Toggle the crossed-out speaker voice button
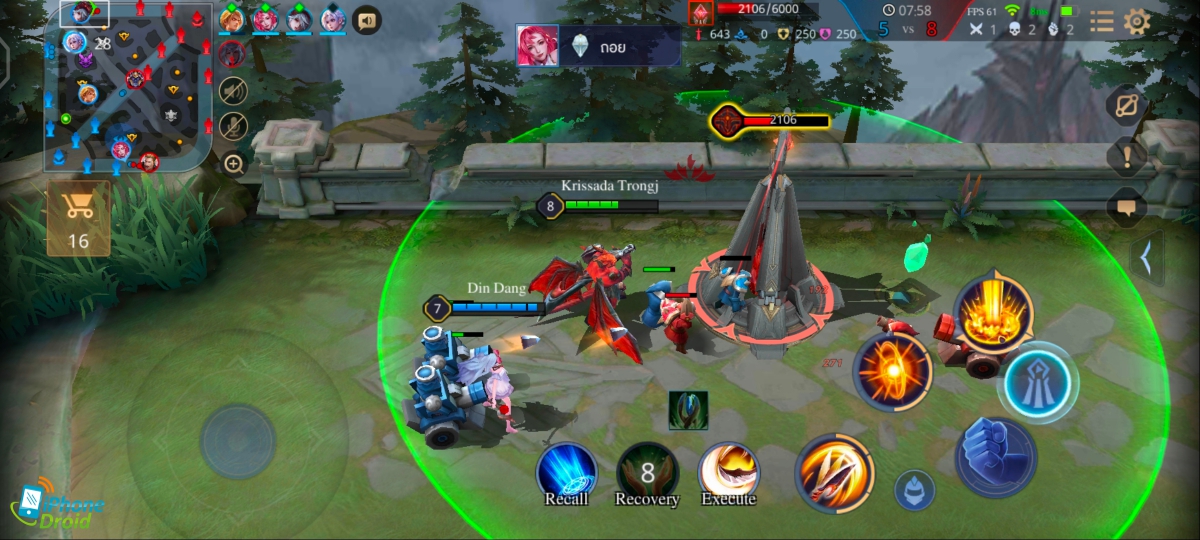 233,90
